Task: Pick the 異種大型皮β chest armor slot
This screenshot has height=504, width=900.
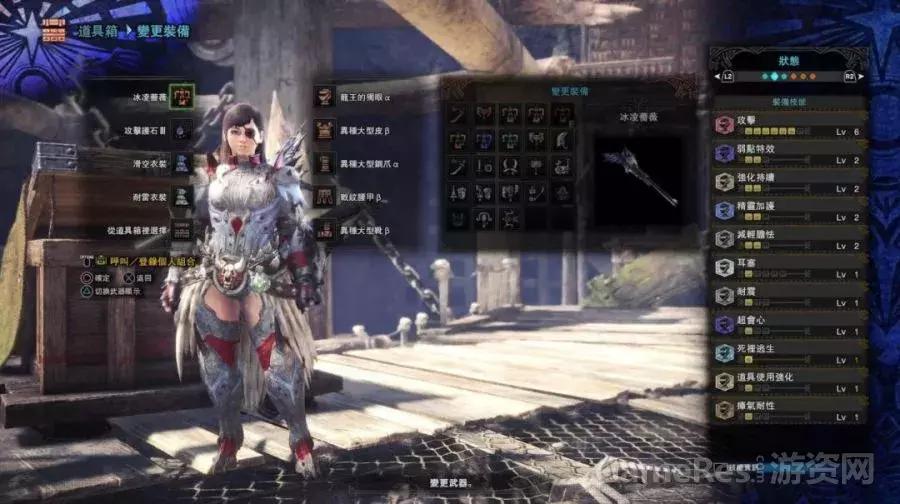Action: [324, 129]
